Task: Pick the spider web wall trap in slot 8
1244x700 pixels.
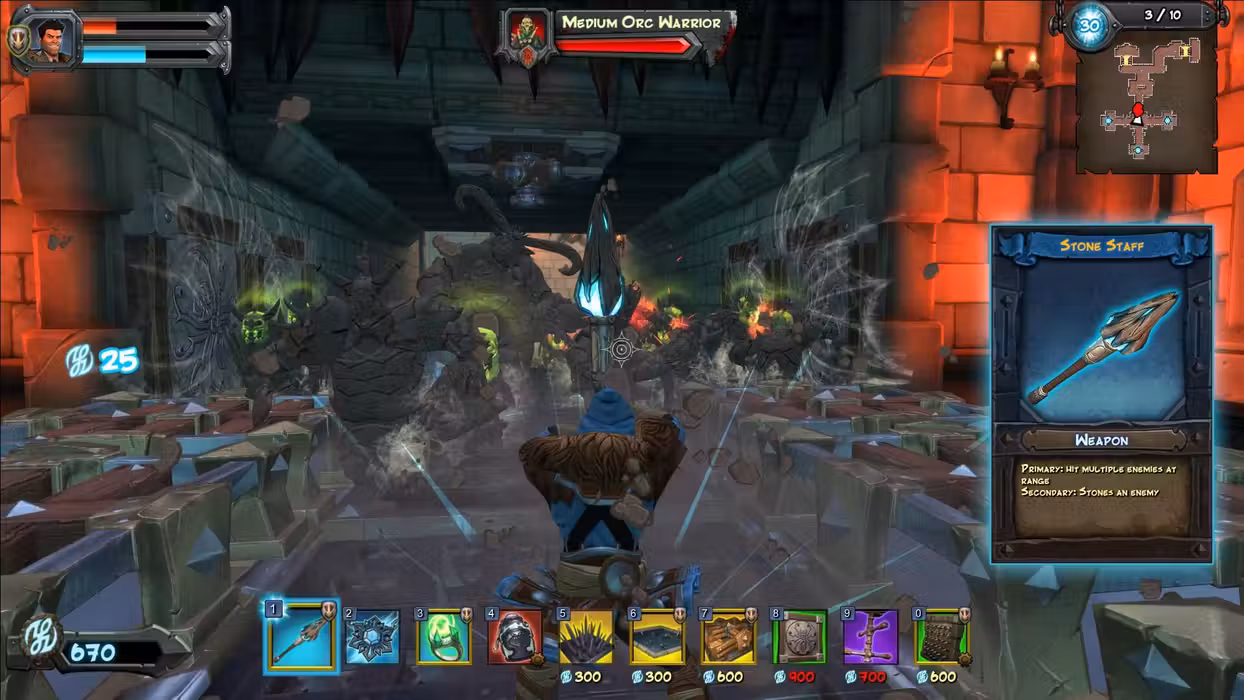Action: tap(799, 637)
